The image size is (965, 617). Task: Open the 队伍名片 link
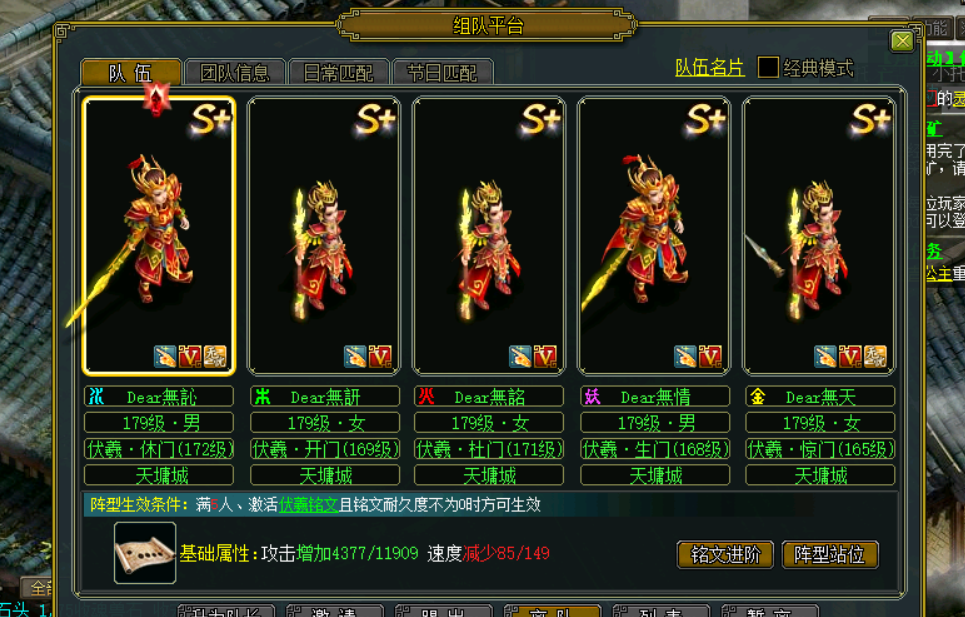pos(709,68)
